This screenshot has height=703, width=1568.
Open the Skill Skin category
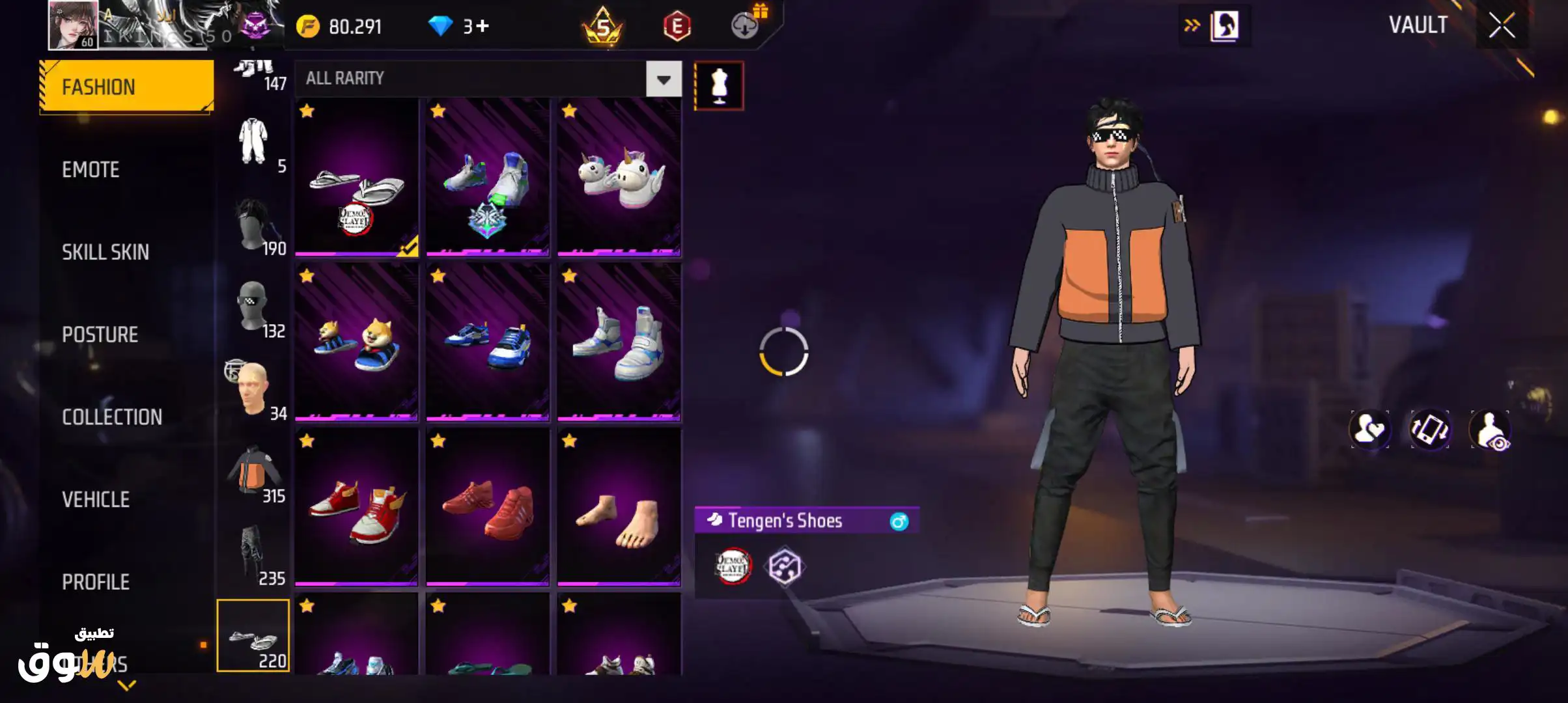click(105, 252)
